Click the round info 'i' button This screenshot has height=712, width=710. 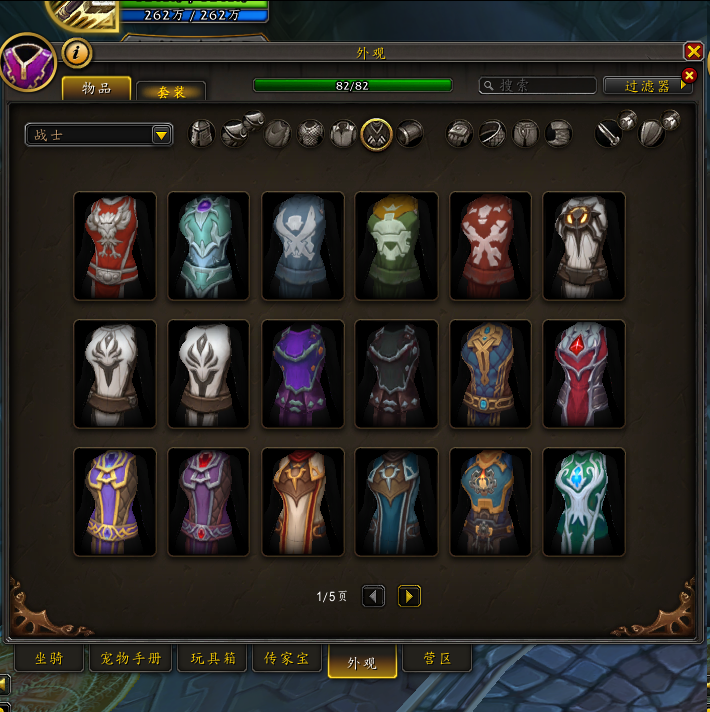tap(77, 52)
